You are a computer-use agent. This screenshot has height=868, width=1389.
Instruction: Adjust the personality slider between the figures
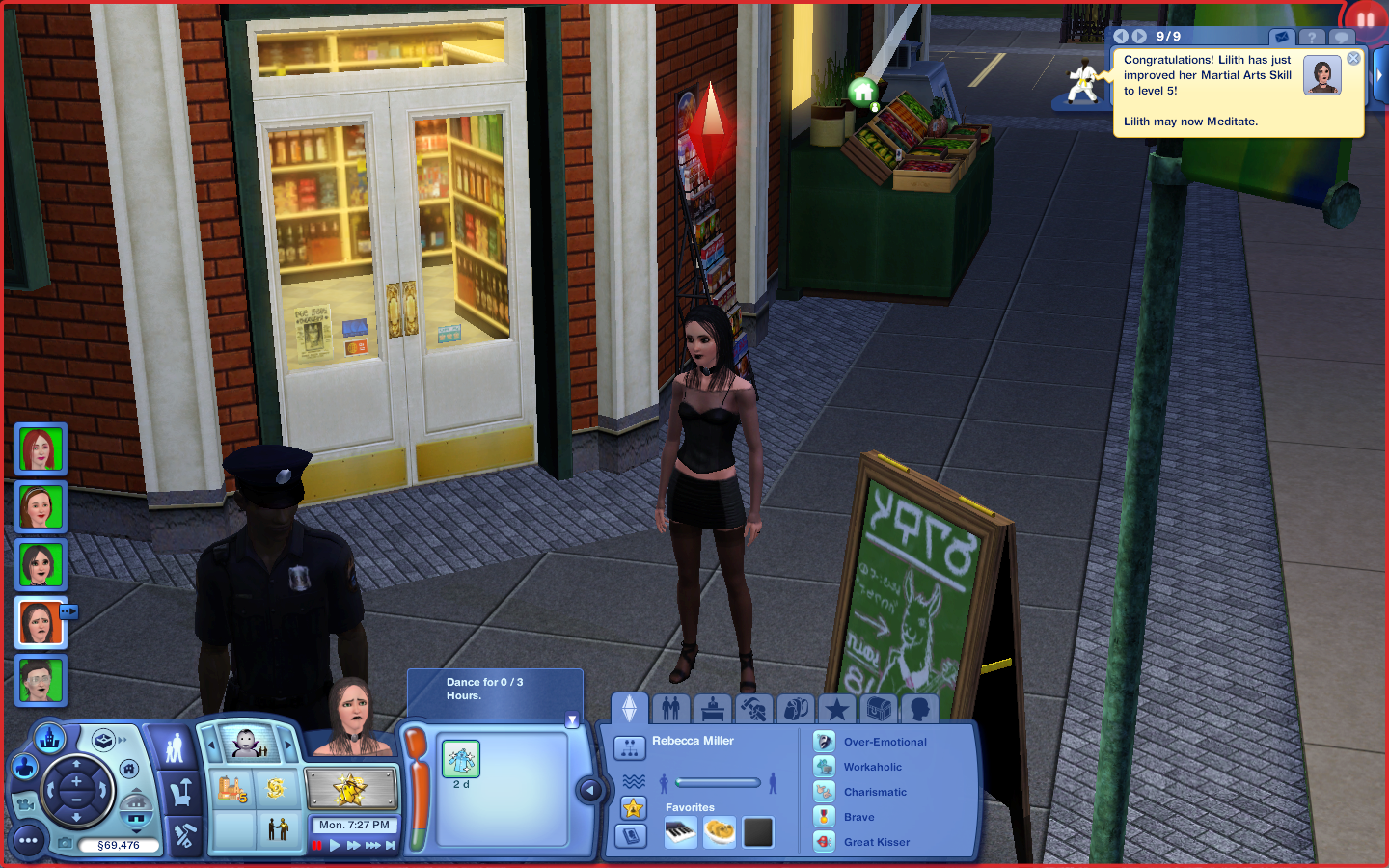[x=719, y=783]
